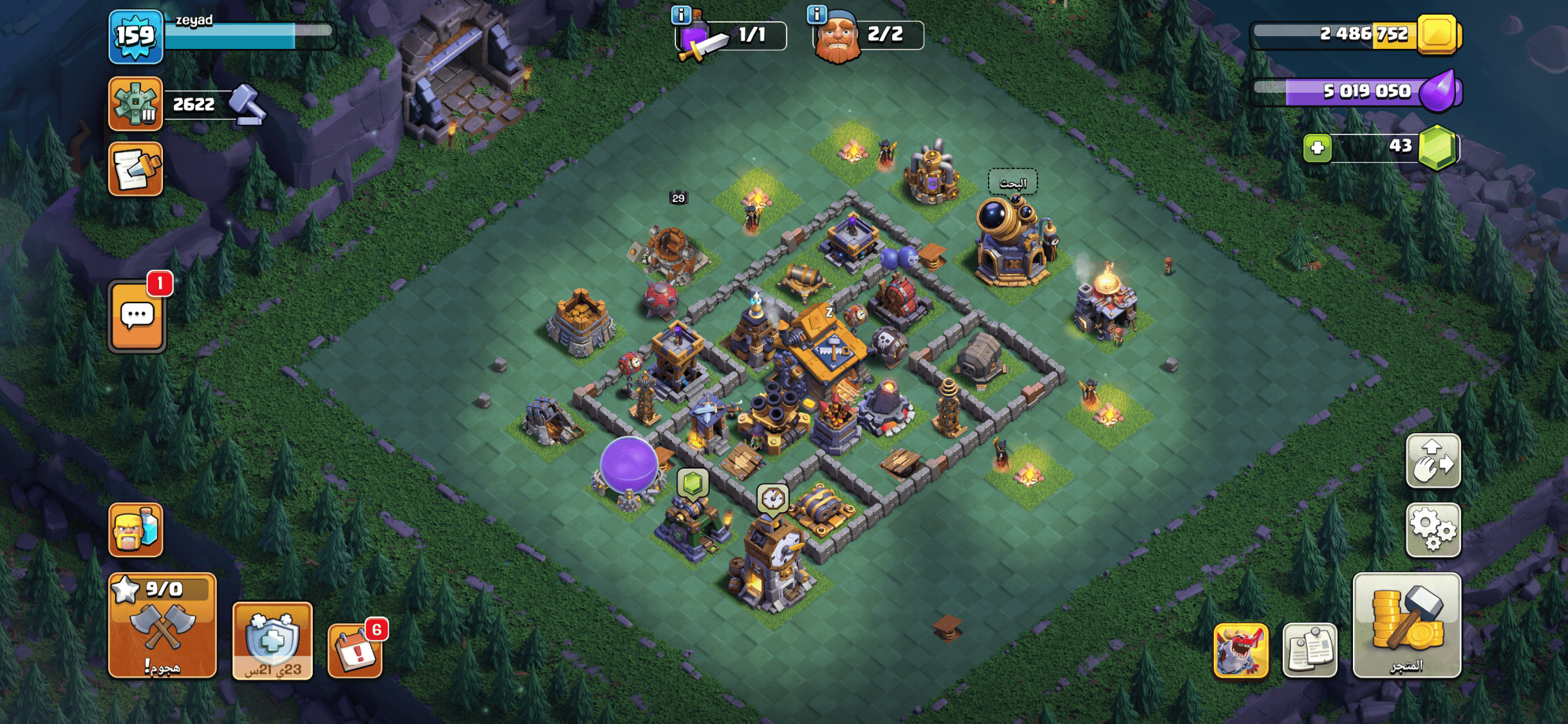Open the red dragon event icon
Image resolution: width=1568 pixels, height=724 pixels.
(x=1240, y=650)
